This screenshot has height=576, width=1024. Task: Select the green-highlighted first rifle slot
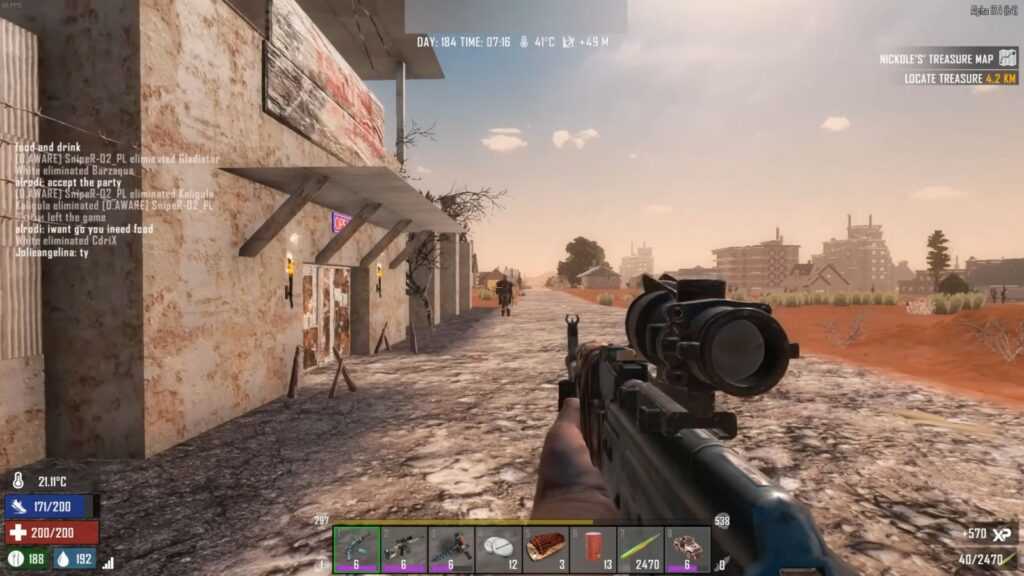[x=356, y=549]
